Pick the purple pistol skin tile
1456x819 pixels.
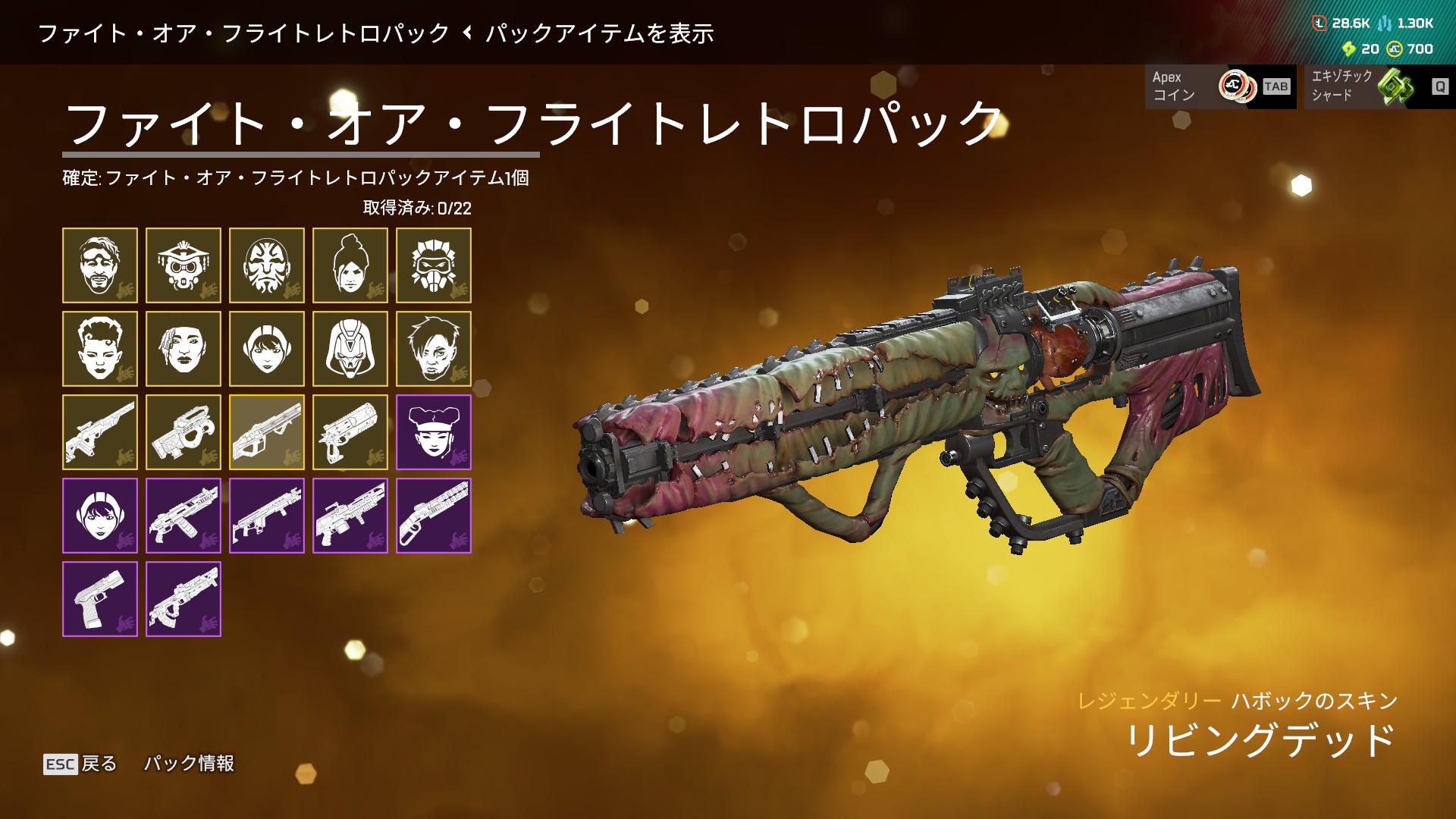click(x=100, y=599)
